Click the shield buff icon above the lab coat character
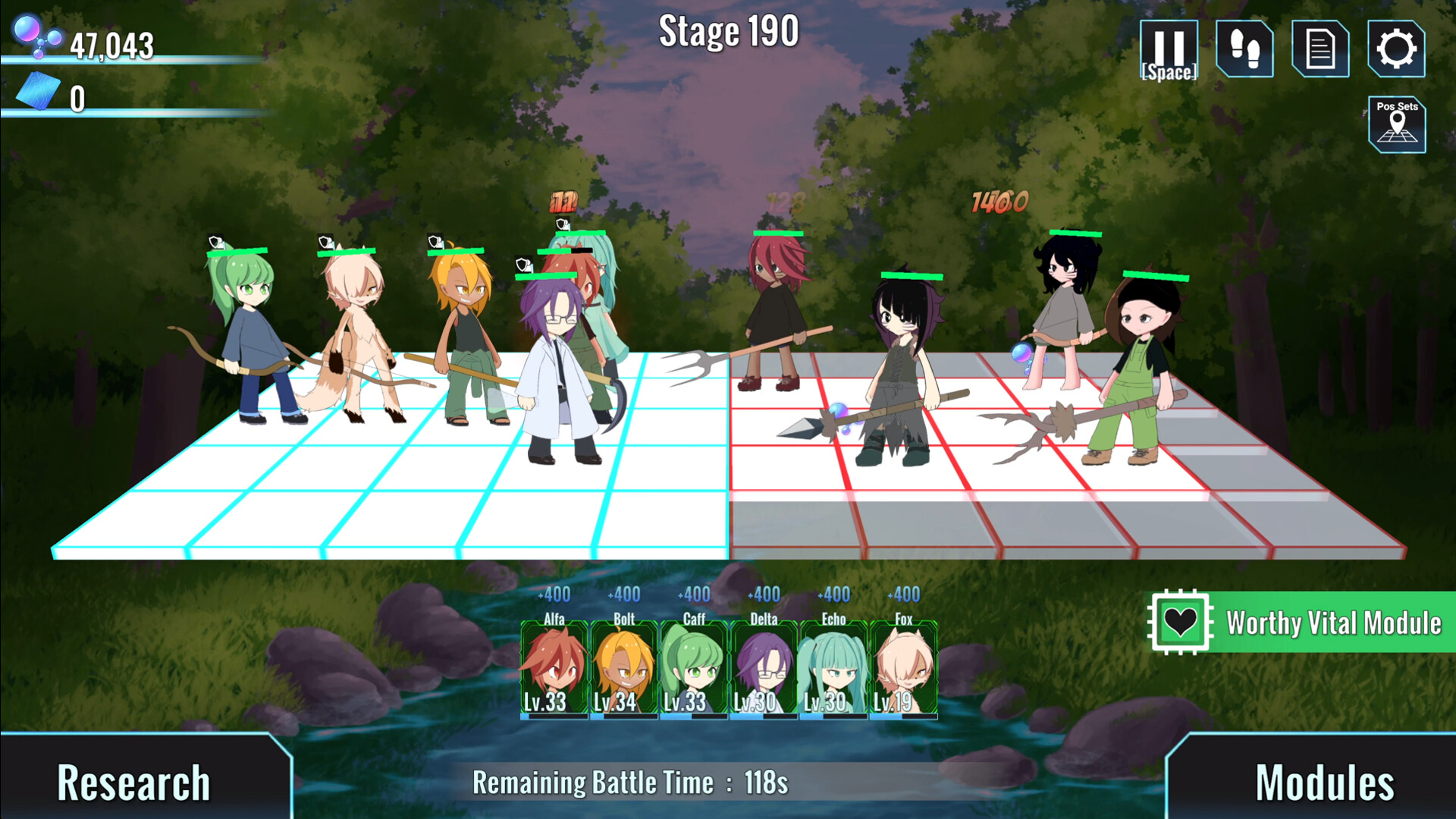The image size is (1456, 819). pyautogui.click(x=522, y=265)
